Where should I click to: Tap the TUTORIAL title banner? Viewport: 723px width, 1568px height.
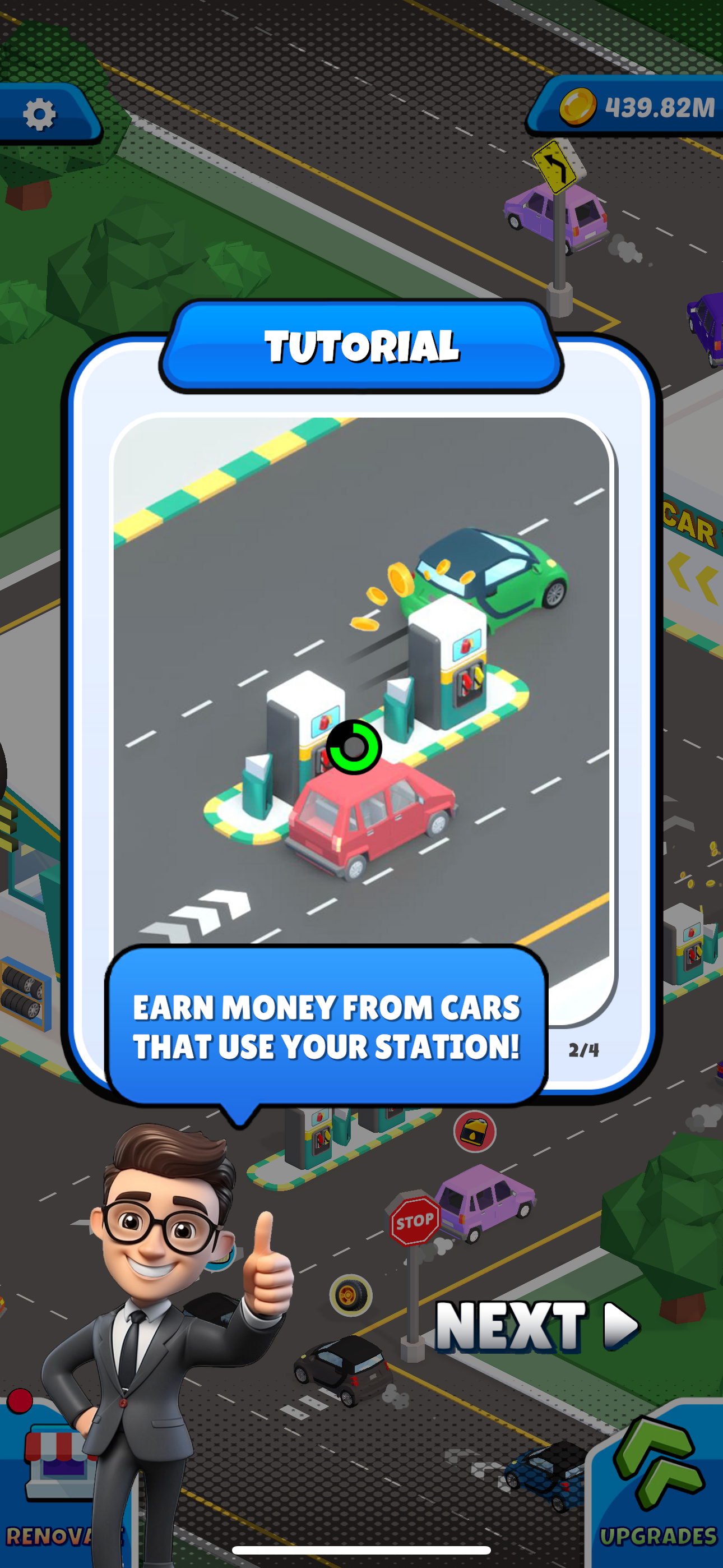(x=361, y=347)
